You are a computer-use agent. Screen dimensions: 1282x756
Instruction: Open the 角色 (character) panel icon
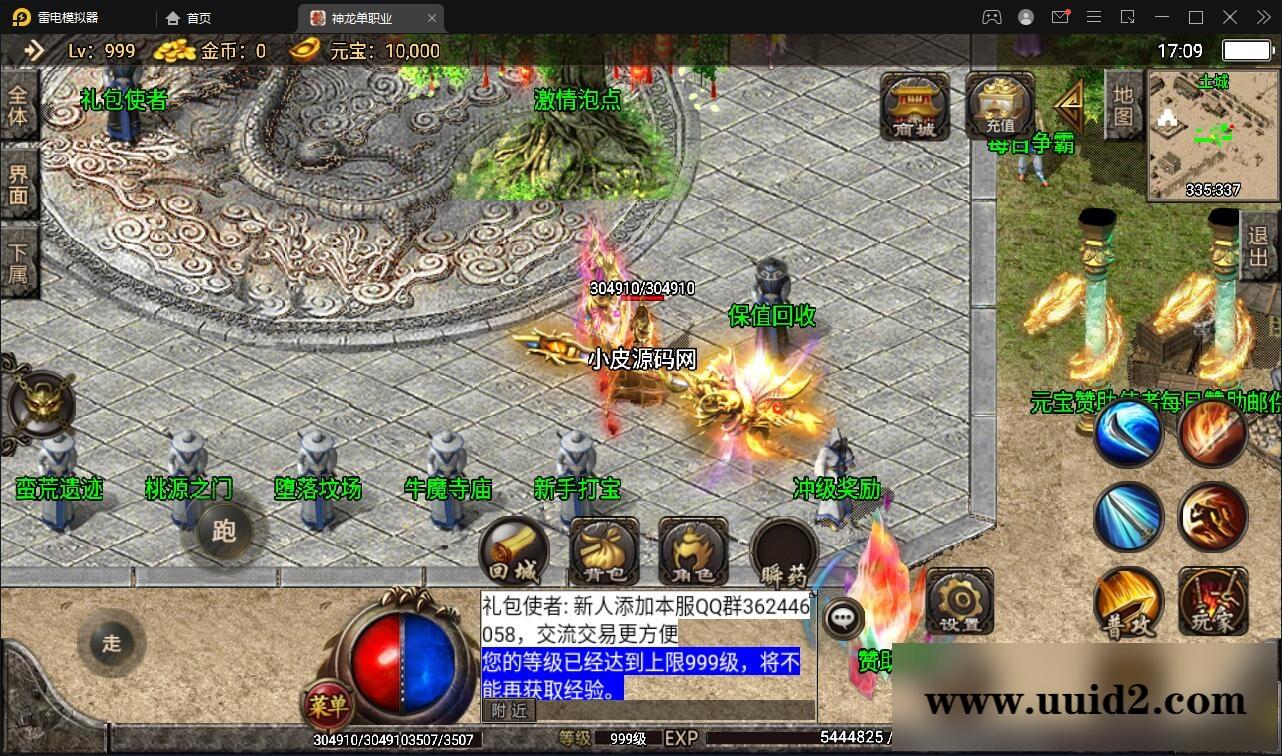click(x=691, y=551)
